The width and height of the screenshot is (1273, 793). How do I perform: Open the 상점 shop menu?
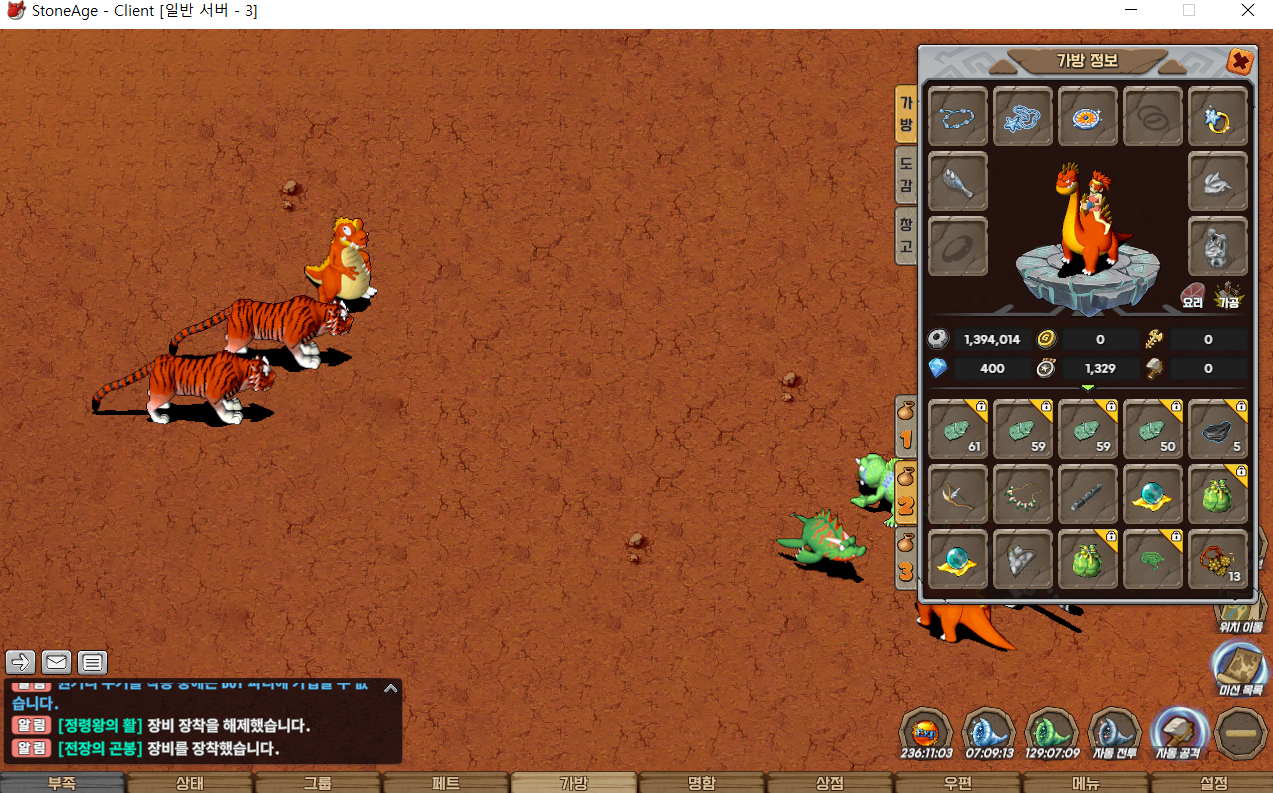tap(830, 783)
